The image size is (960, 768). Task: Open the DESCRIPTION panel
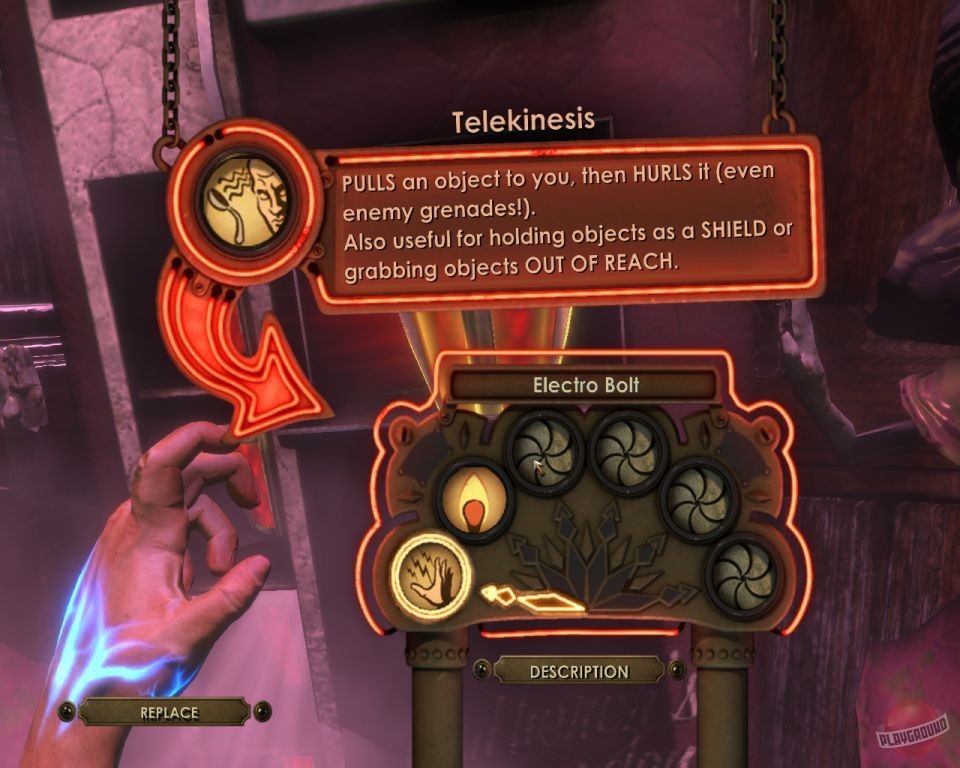tap(579, 672)
